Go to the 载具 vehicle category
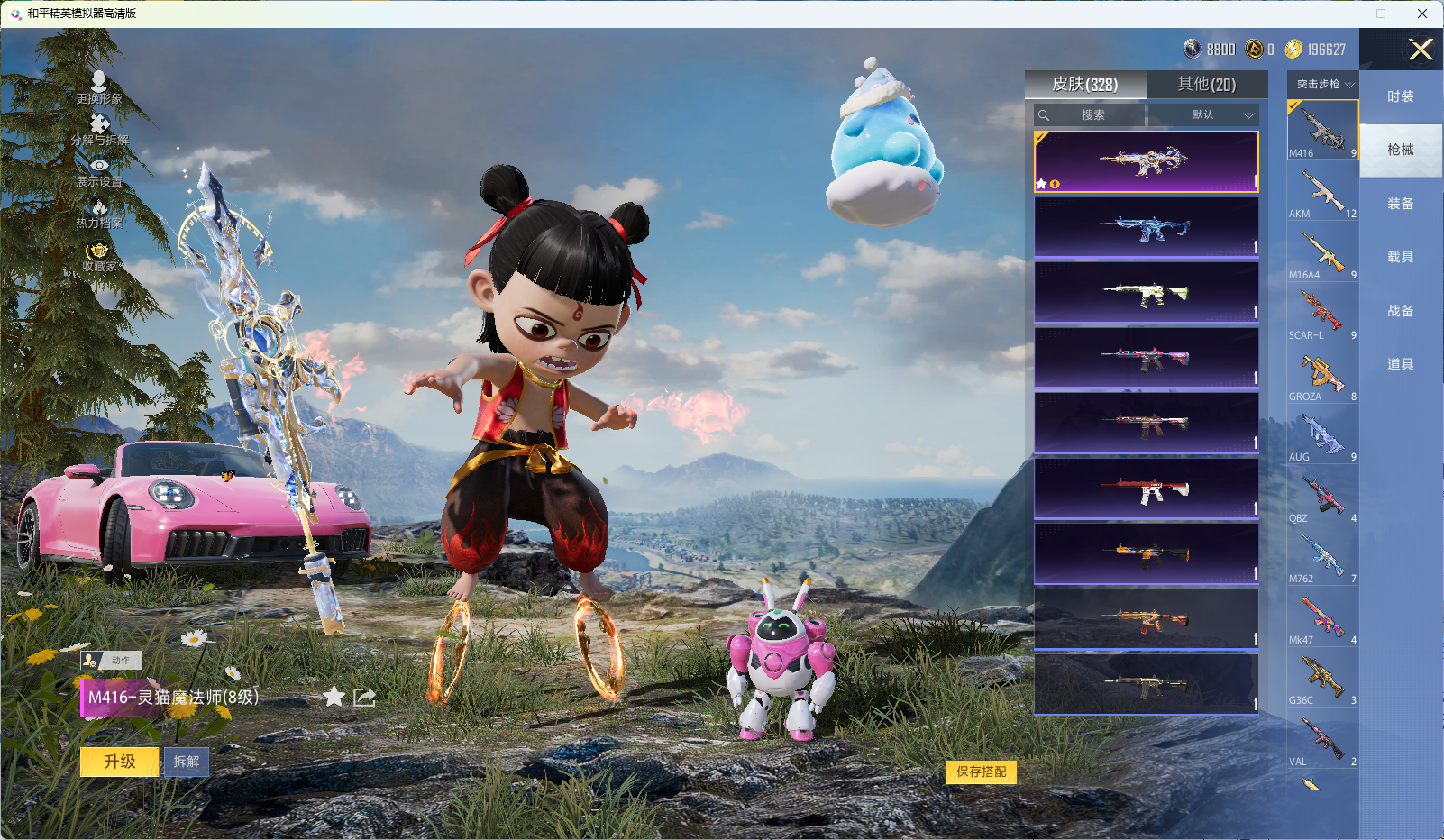This screenshot has height=840, width=1444. click(1401, 257)
